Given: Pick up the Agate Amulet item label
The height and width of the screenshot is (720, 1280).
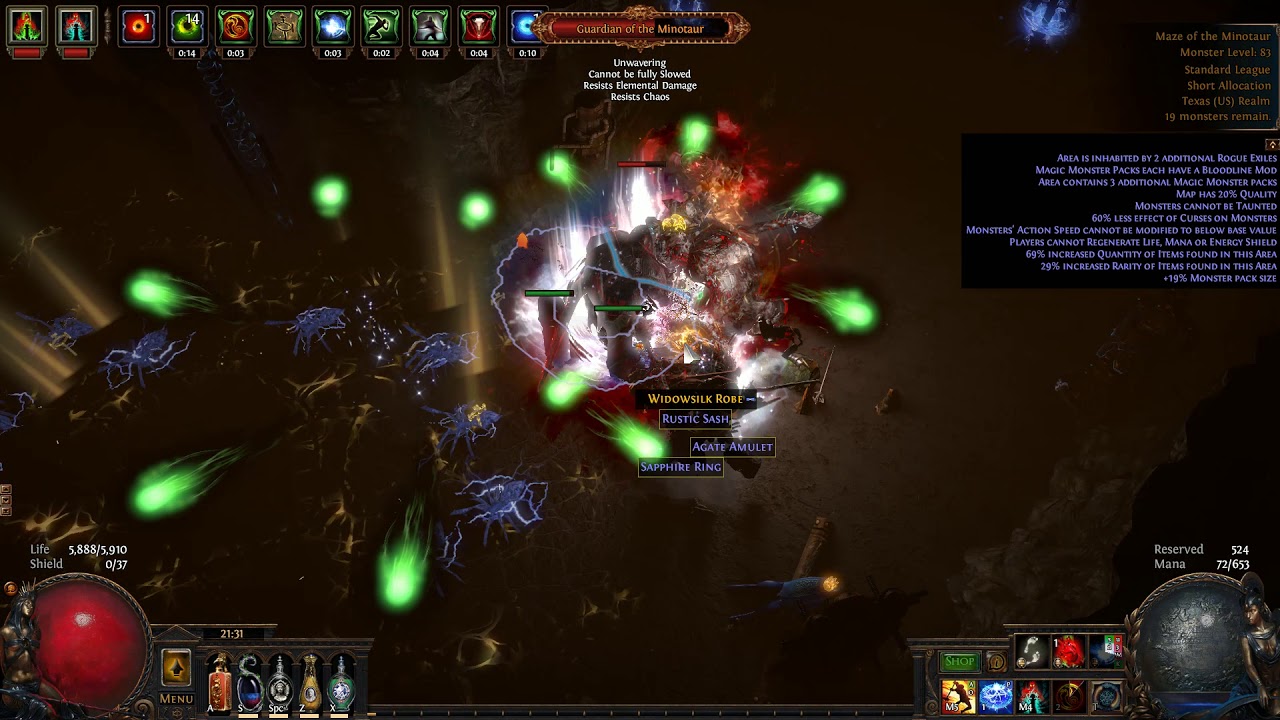Looking at the screenshot, I should [732, 447].
